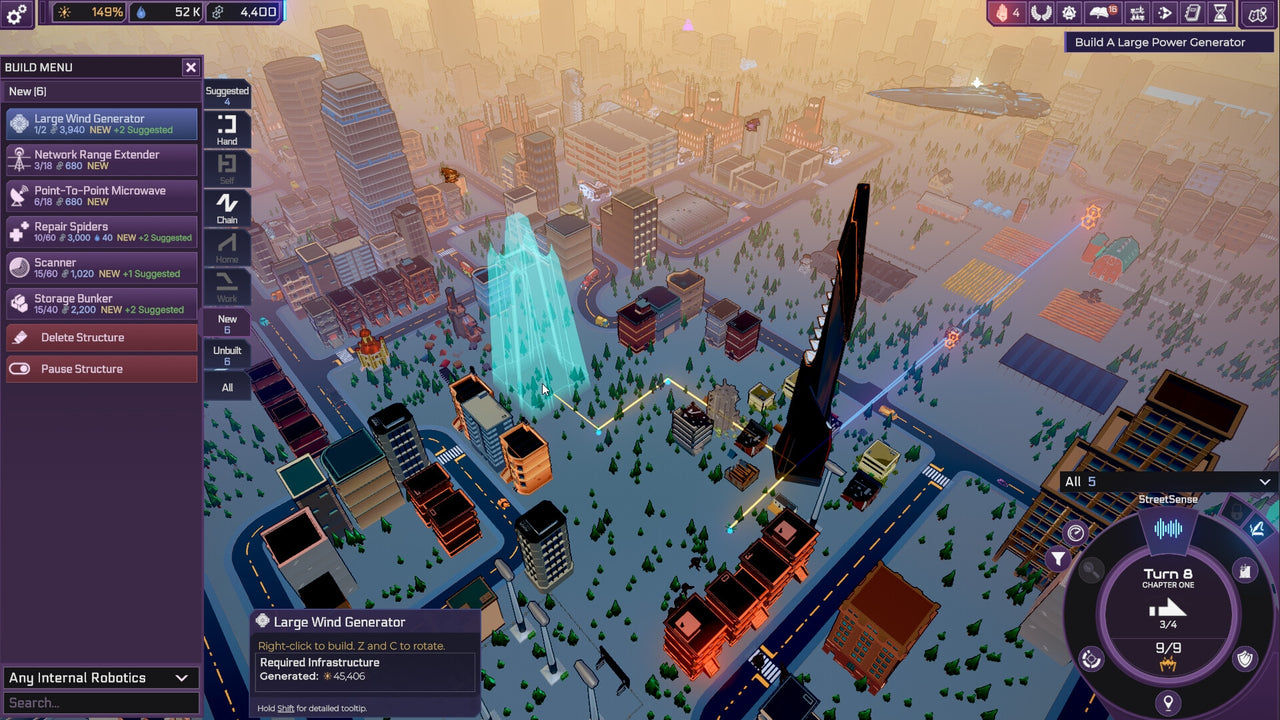Toggle Pause Structure

pyautogui.click(x=100, y=368)
